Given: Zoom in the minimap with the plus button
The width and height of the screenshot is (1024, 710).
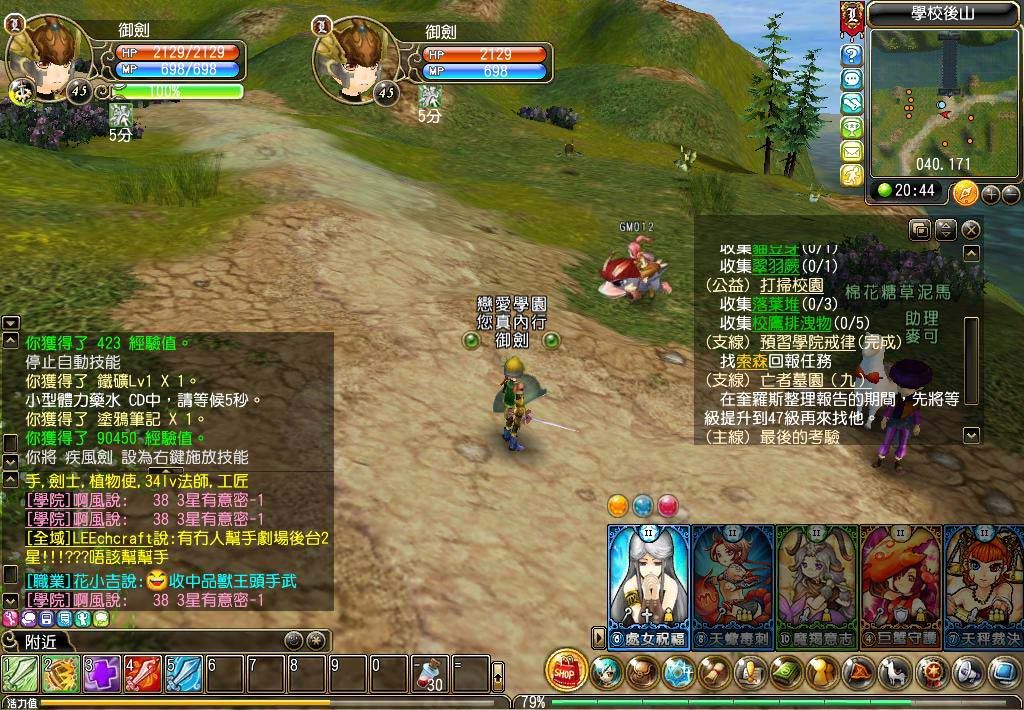Looking at the screenshot, I should click(990, 194).
